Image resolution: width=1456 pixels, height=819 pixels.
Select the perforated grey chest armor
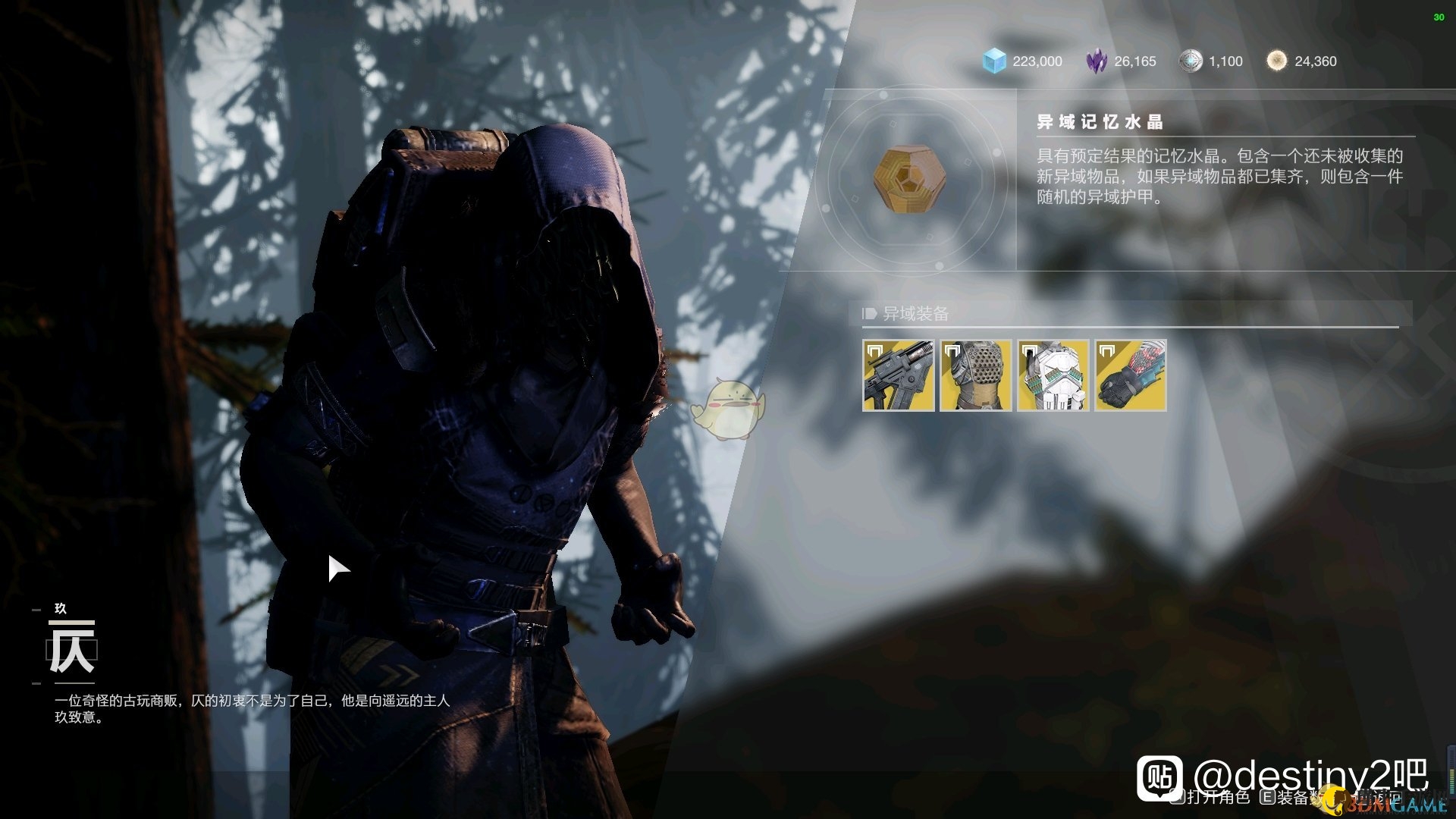coord(976,375)
